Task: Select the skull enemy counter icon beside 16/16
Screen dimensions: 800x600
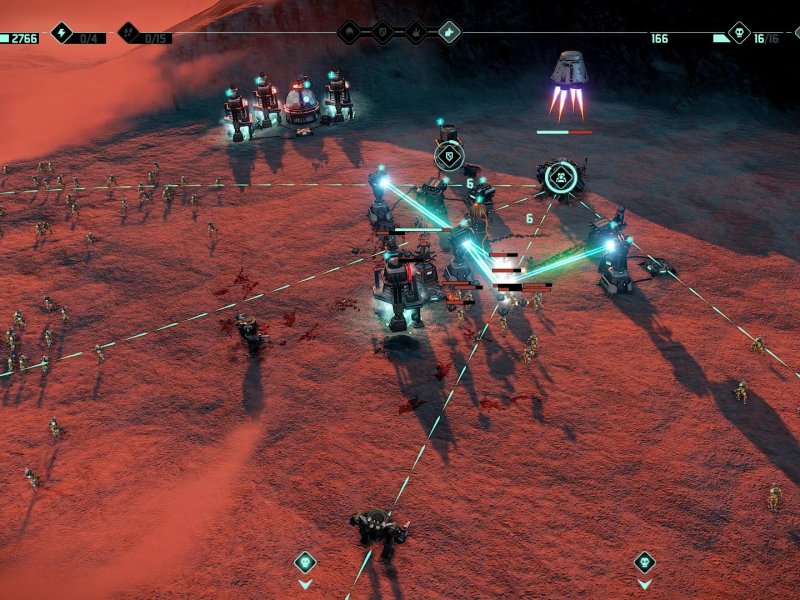Action: coord(739,33)
